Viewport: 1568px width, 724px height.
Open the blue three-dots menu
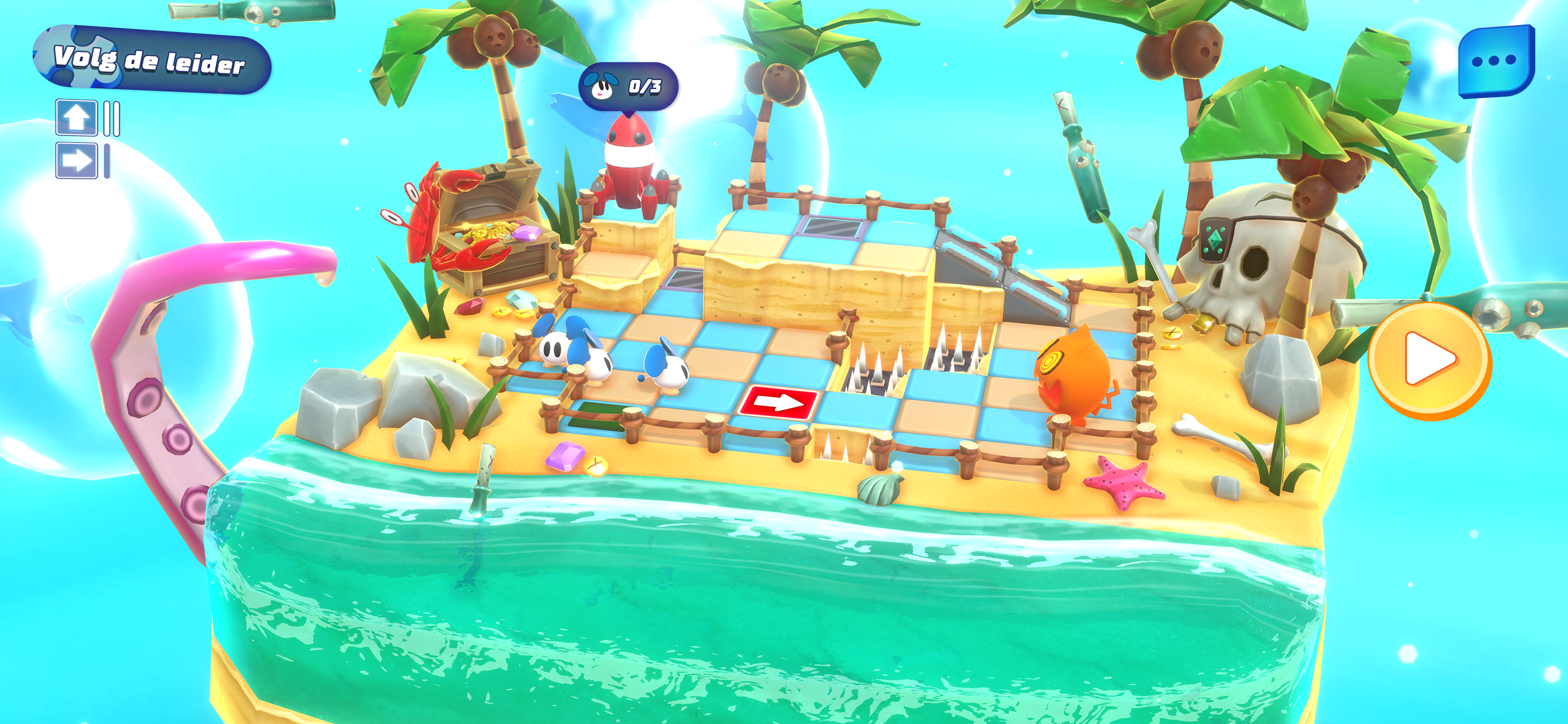tap(1495, 61)
